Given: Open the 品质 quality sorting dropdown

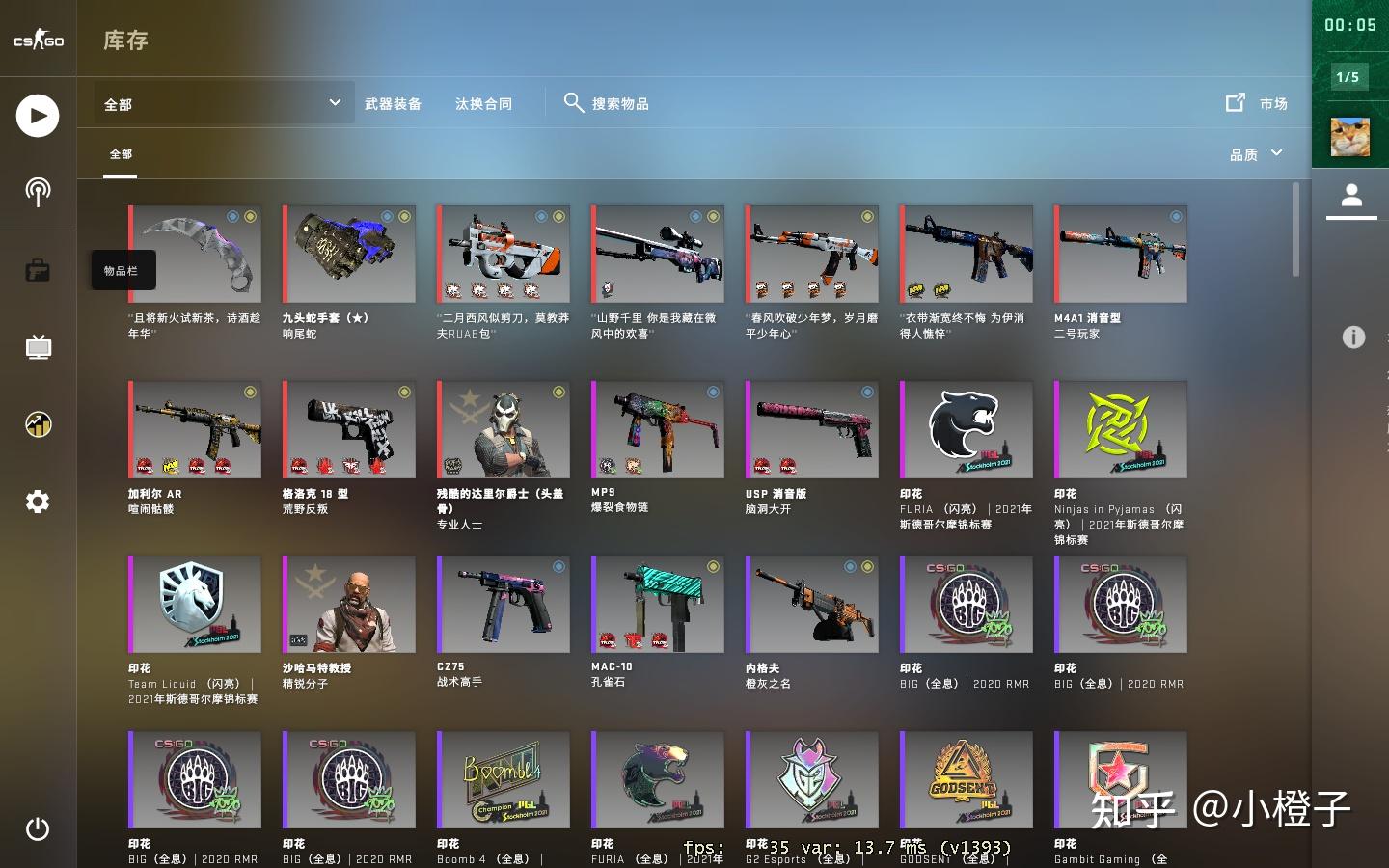Looking at the screenshot, I should click(1254, 153).
